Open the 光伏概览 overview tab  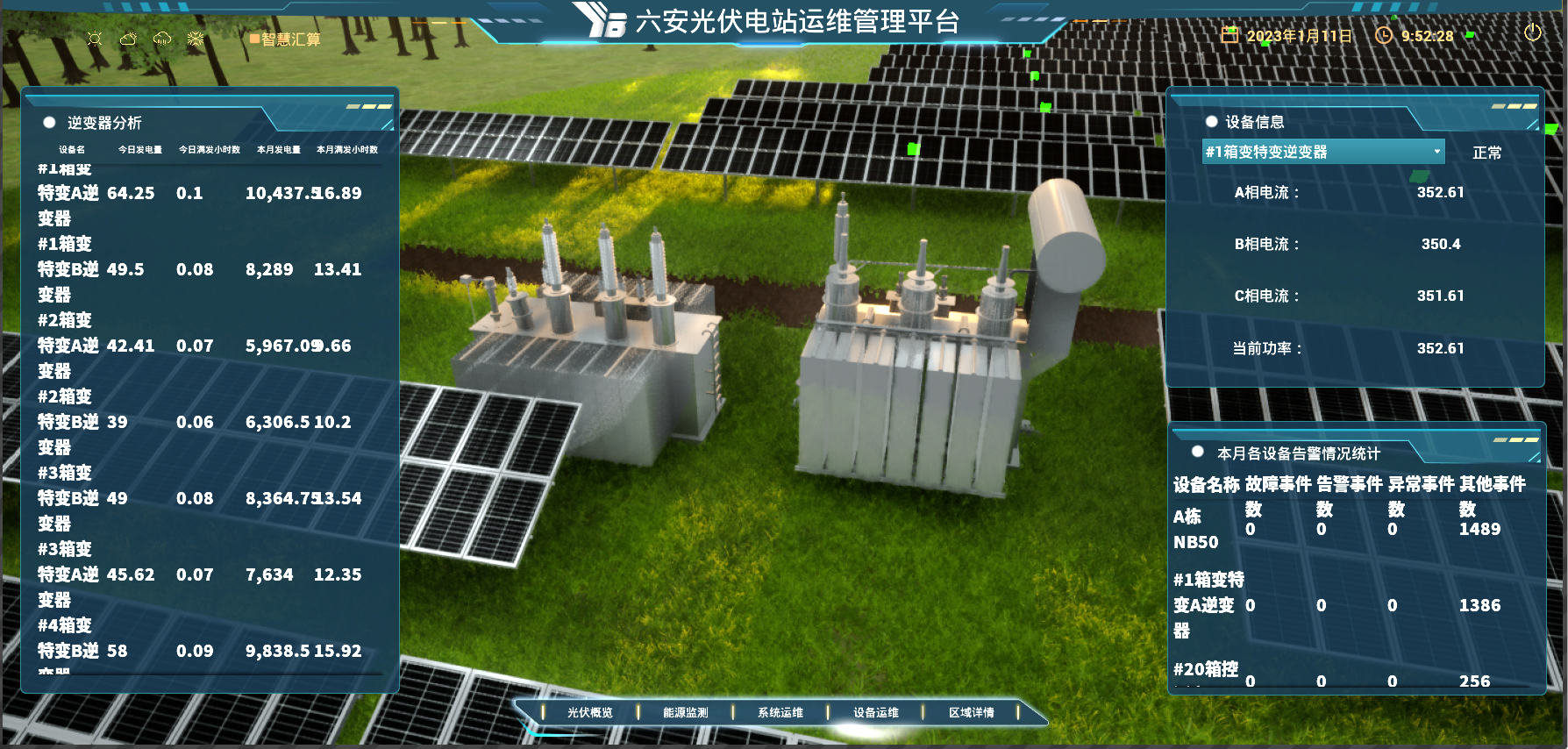pyautogui.click(x=590, y=712)
